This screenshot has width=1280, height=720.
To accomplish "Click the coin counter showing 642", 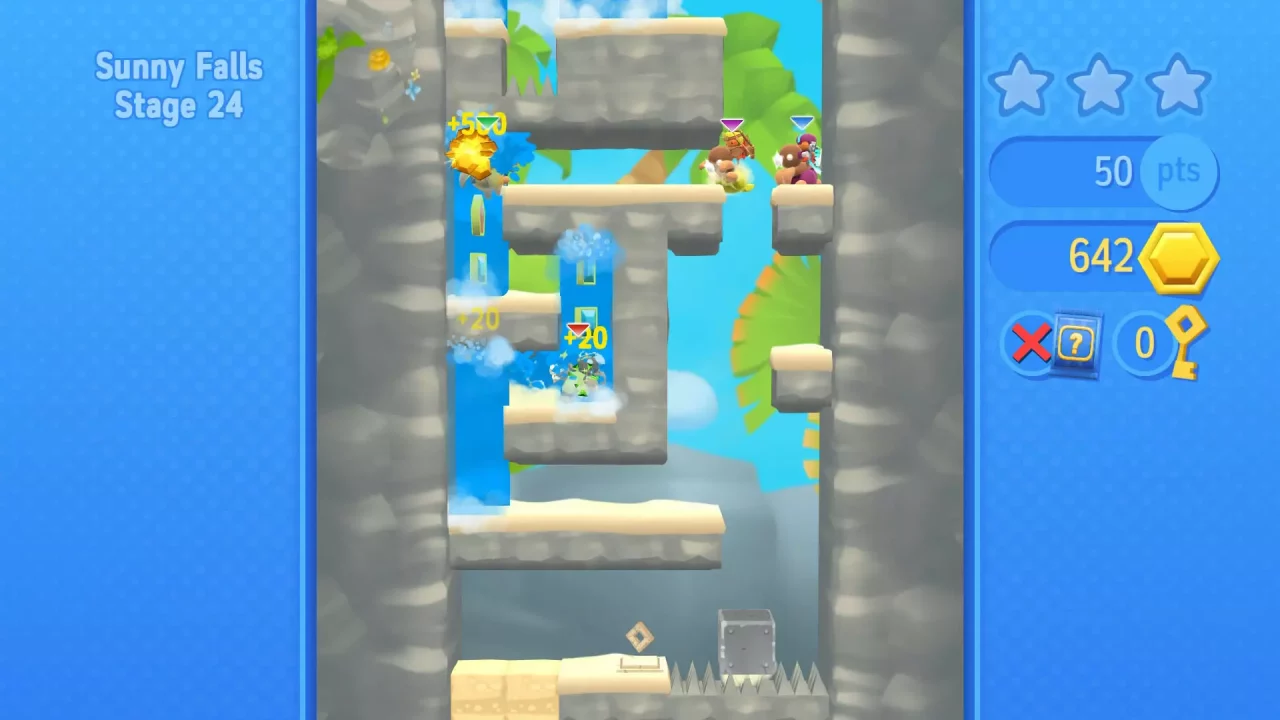I will pyautogui.click(x=1100, y=257).
